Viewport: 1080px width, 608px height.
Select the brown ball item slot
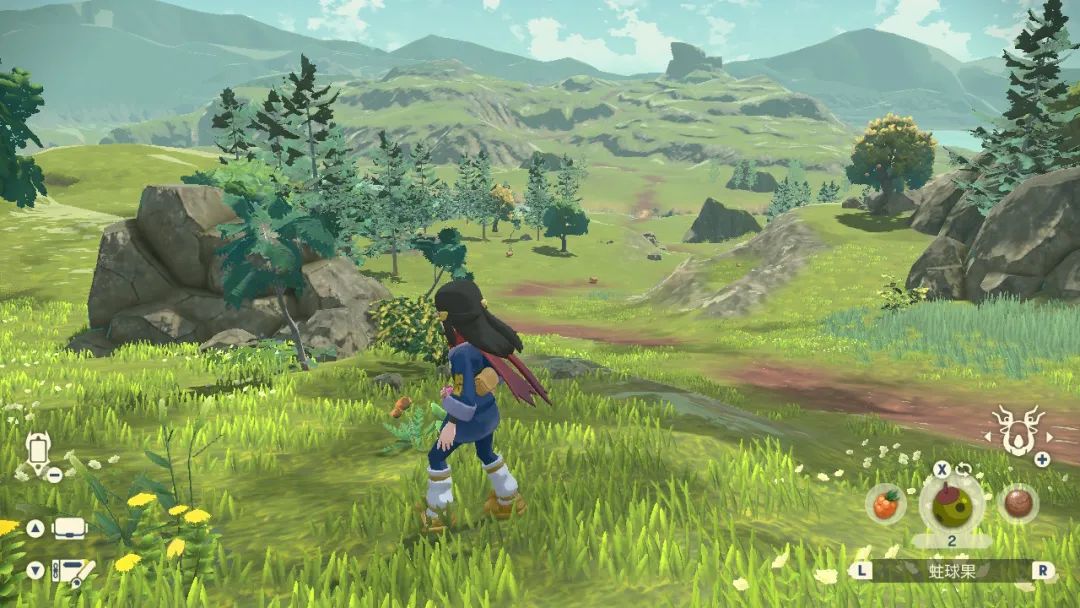pyautogui.click(x=1017, y=503)
